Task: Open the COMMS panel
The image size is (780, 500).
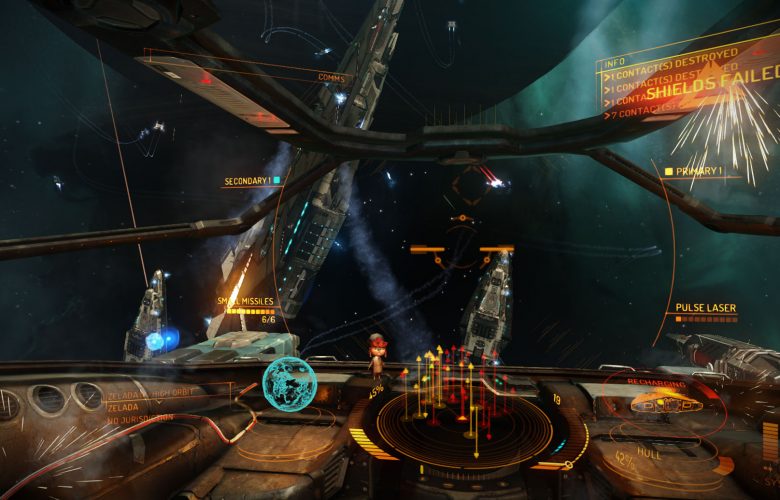Action: (331, 78)
